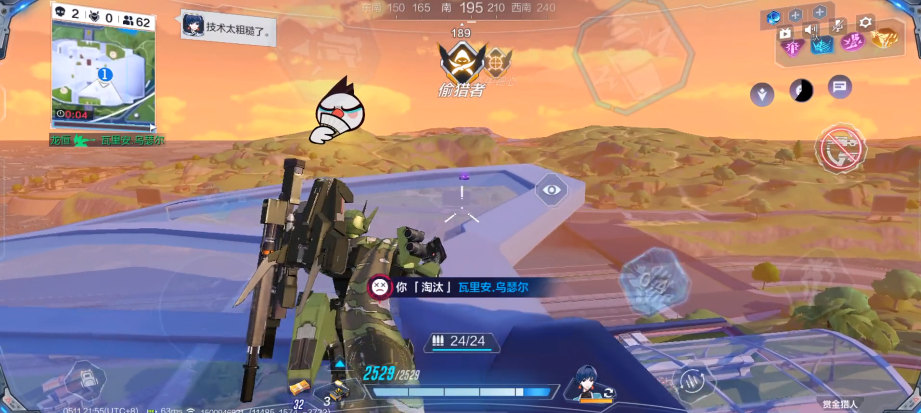Toggle the eye view button
The image size is (921, 413).
pyautogui.click(x=552, y=189)
